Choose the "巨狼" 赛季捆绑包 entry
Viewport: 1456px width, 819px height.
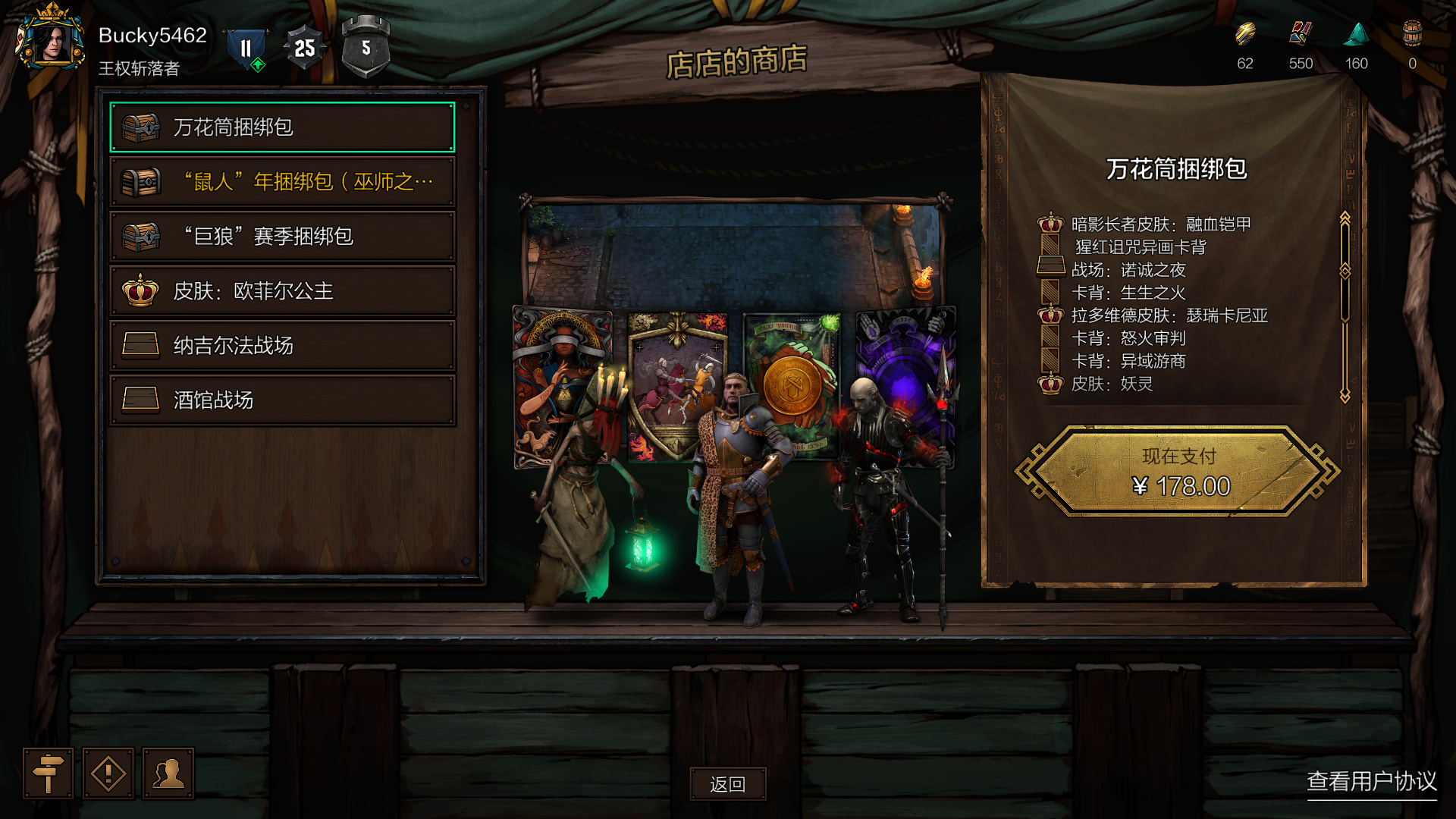coord(282,237)
